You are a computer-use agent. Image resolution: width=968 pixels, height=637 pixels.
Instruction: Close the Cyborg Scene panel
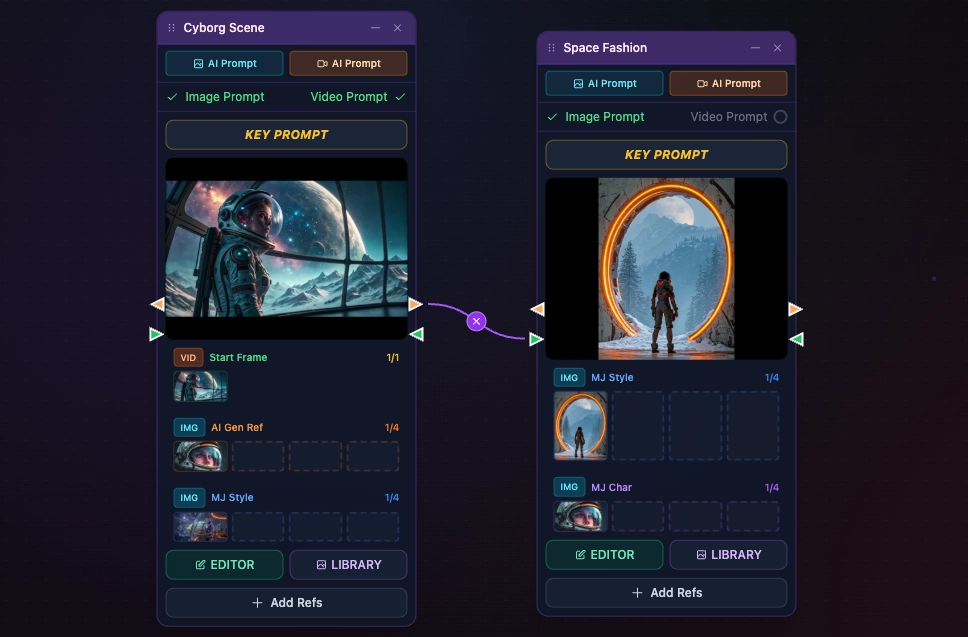[397, 28]
